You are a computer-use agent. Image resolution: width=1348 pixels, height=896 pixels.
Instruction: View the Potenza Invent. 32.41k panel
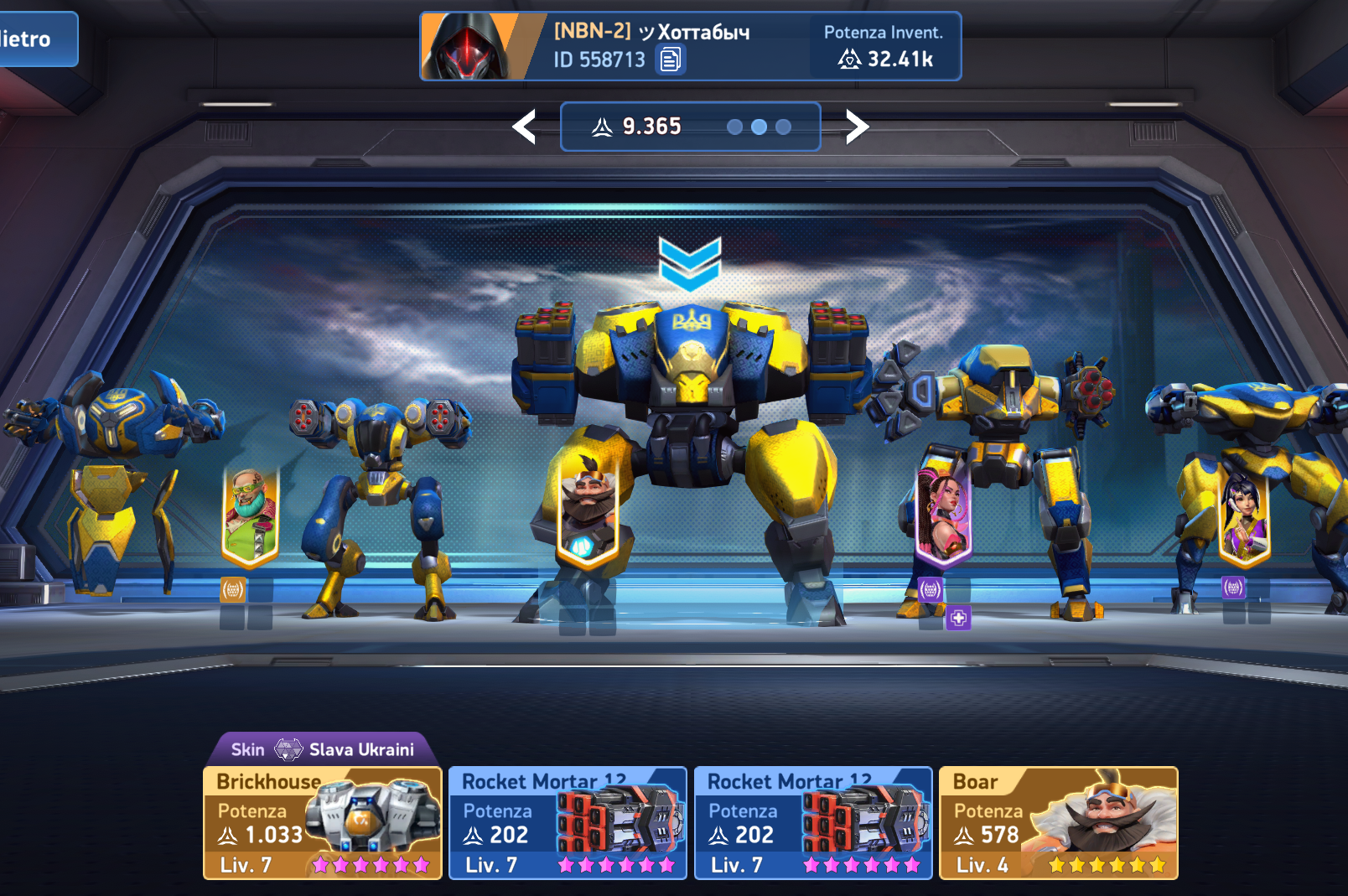tap(884, 47)
